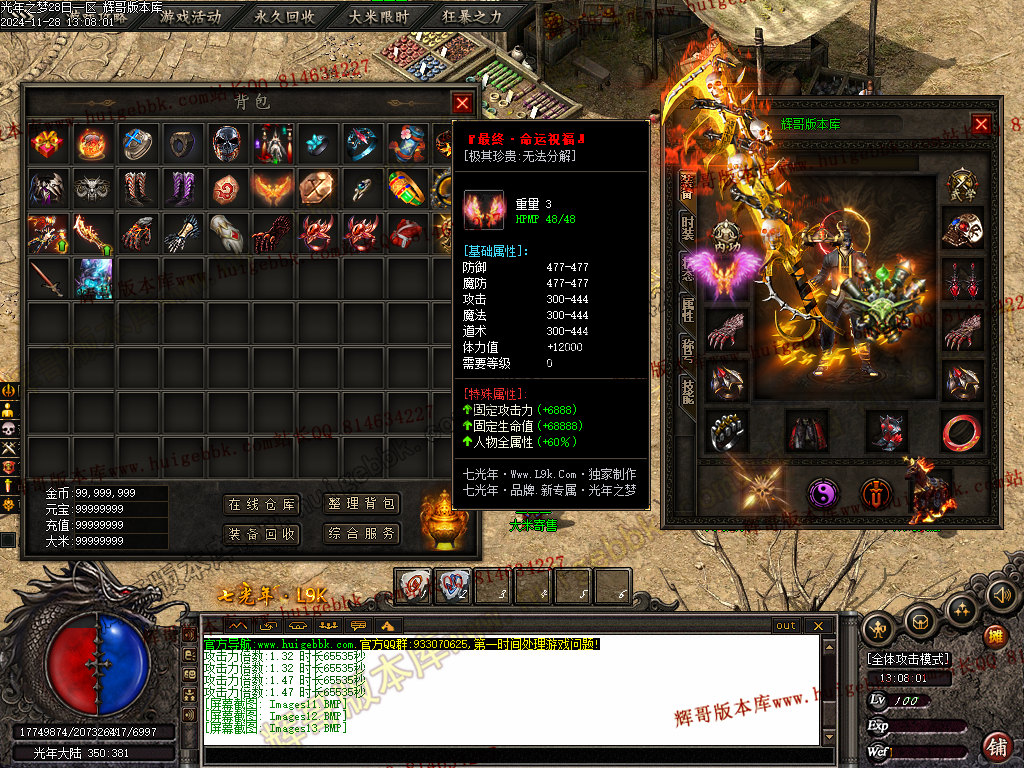Open the 武学 martial arts icon
This screenshot has height=768, width=1024.
pos(963,185)
